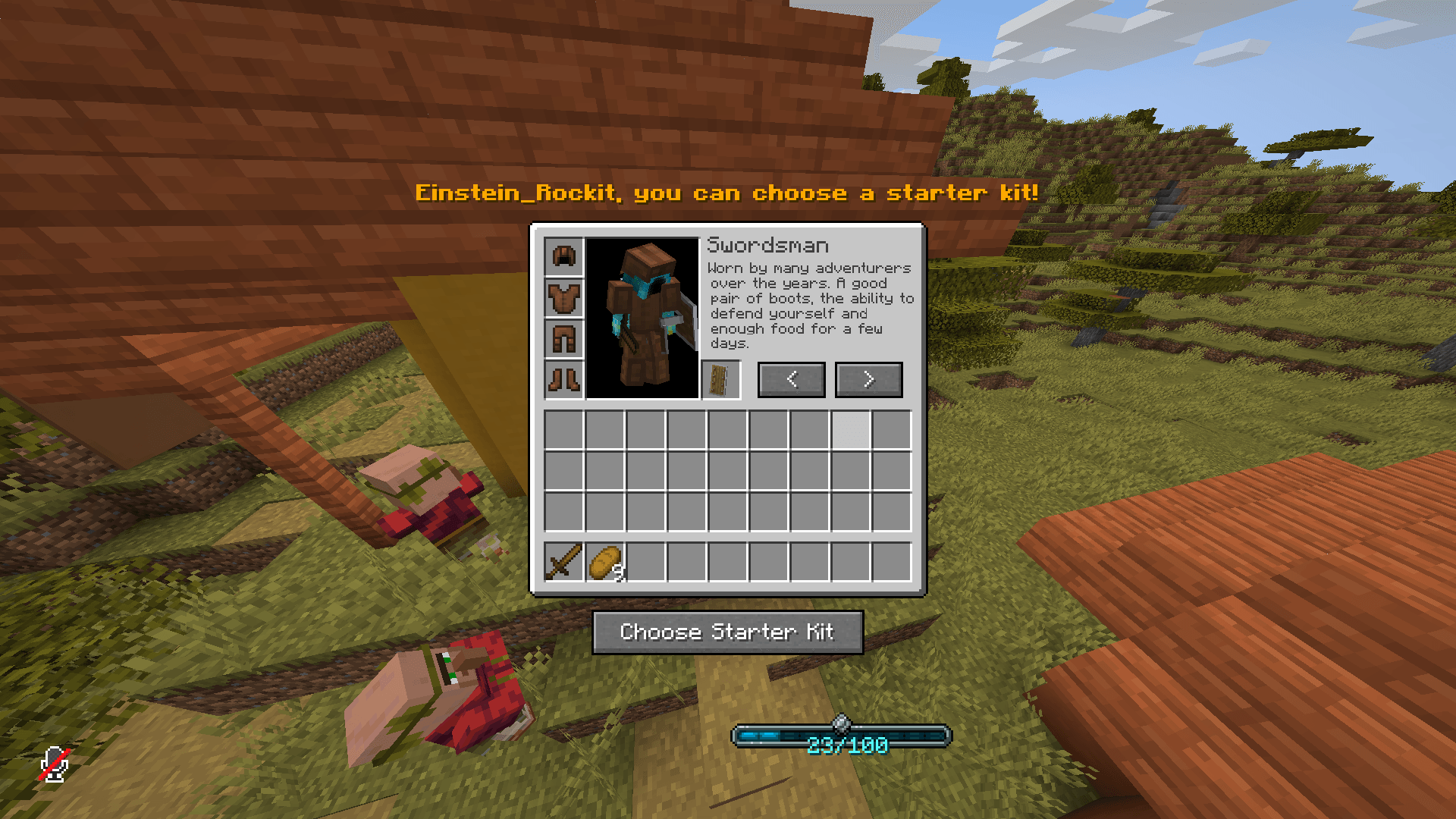Click the right arrow to view next kit
The image size is (1456, 819).
(x=868, y=380)
